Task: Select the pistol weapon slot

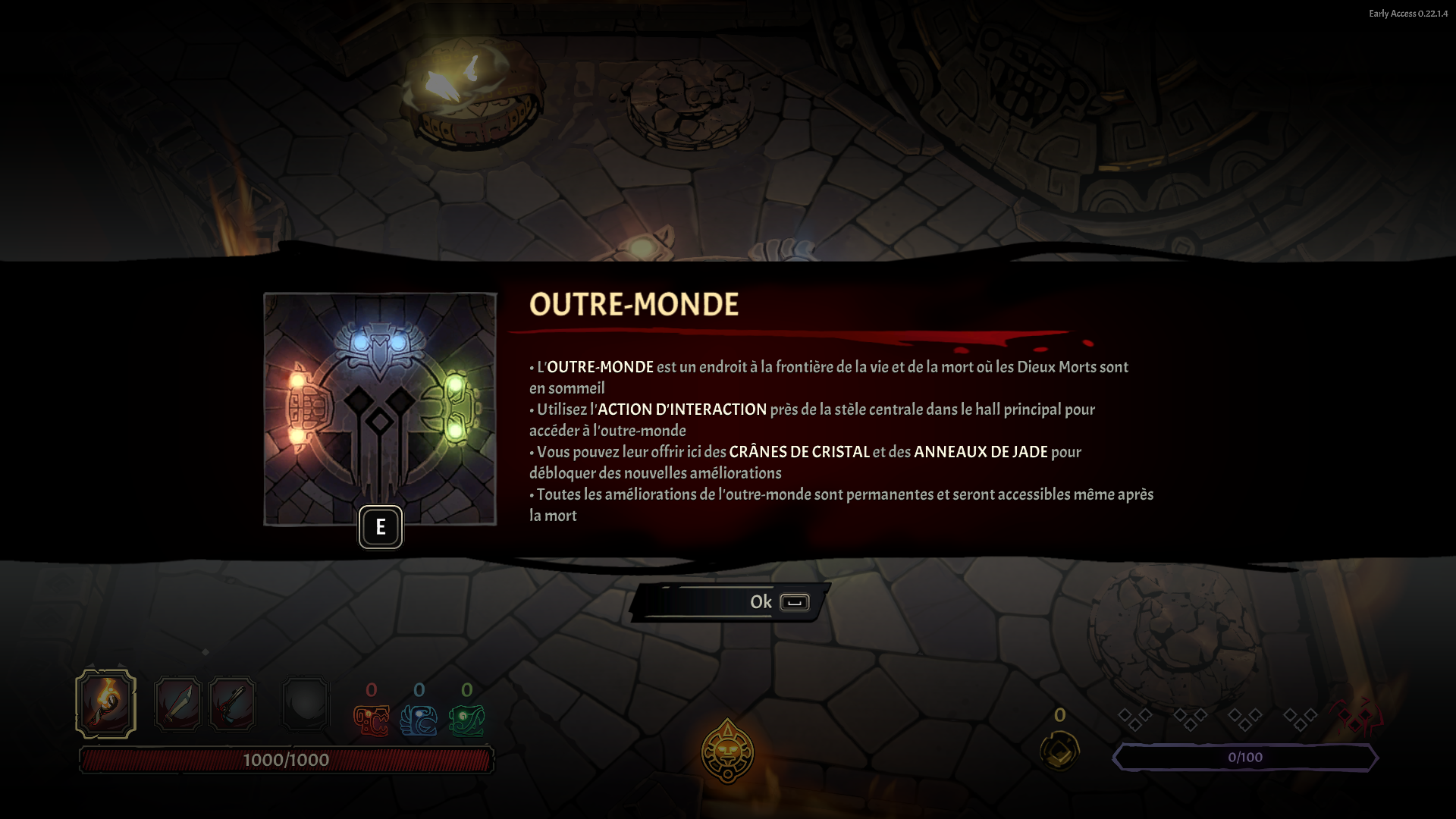Action: click(232, 704)
